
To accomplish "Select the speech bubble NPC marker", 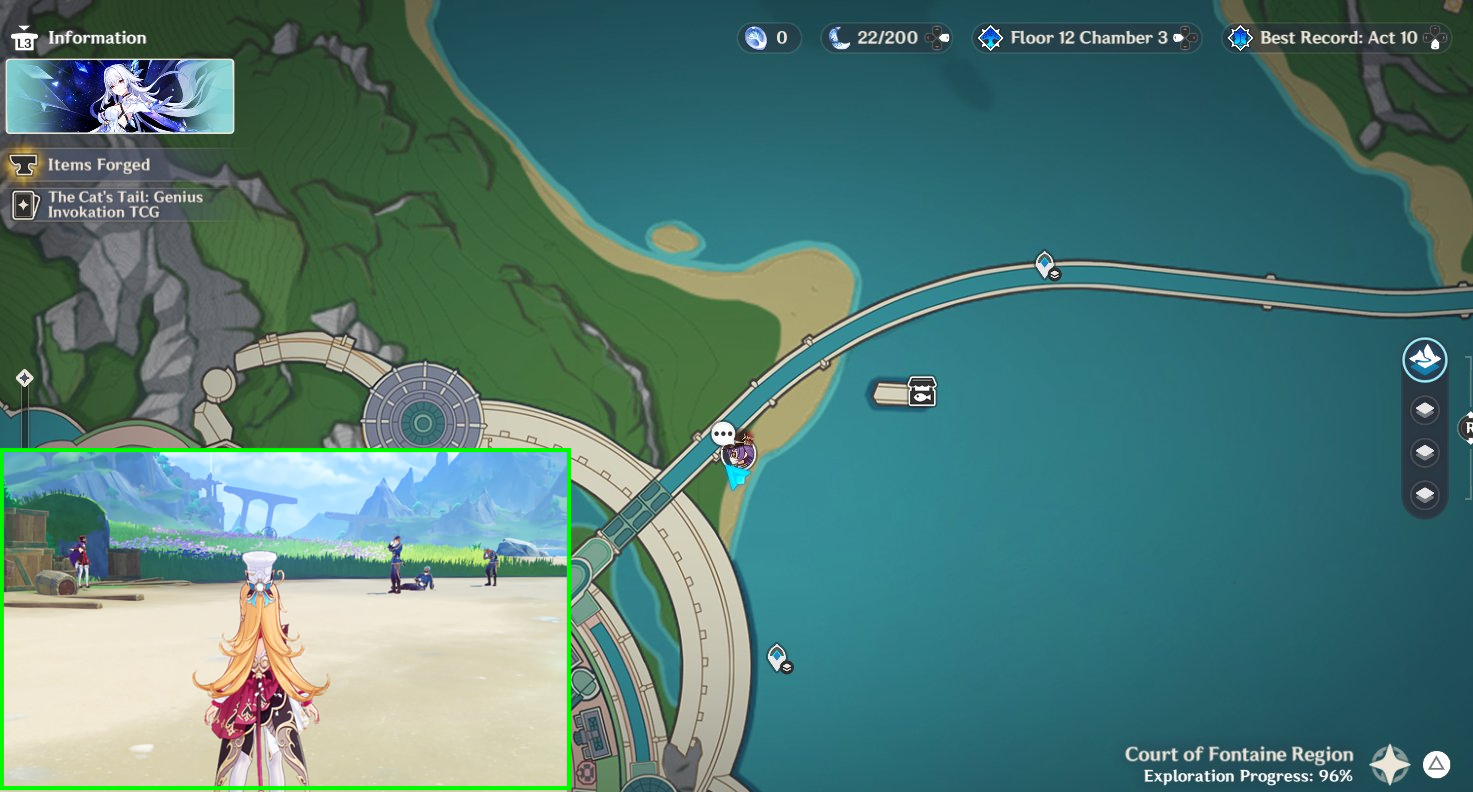I will pos(723,434).
